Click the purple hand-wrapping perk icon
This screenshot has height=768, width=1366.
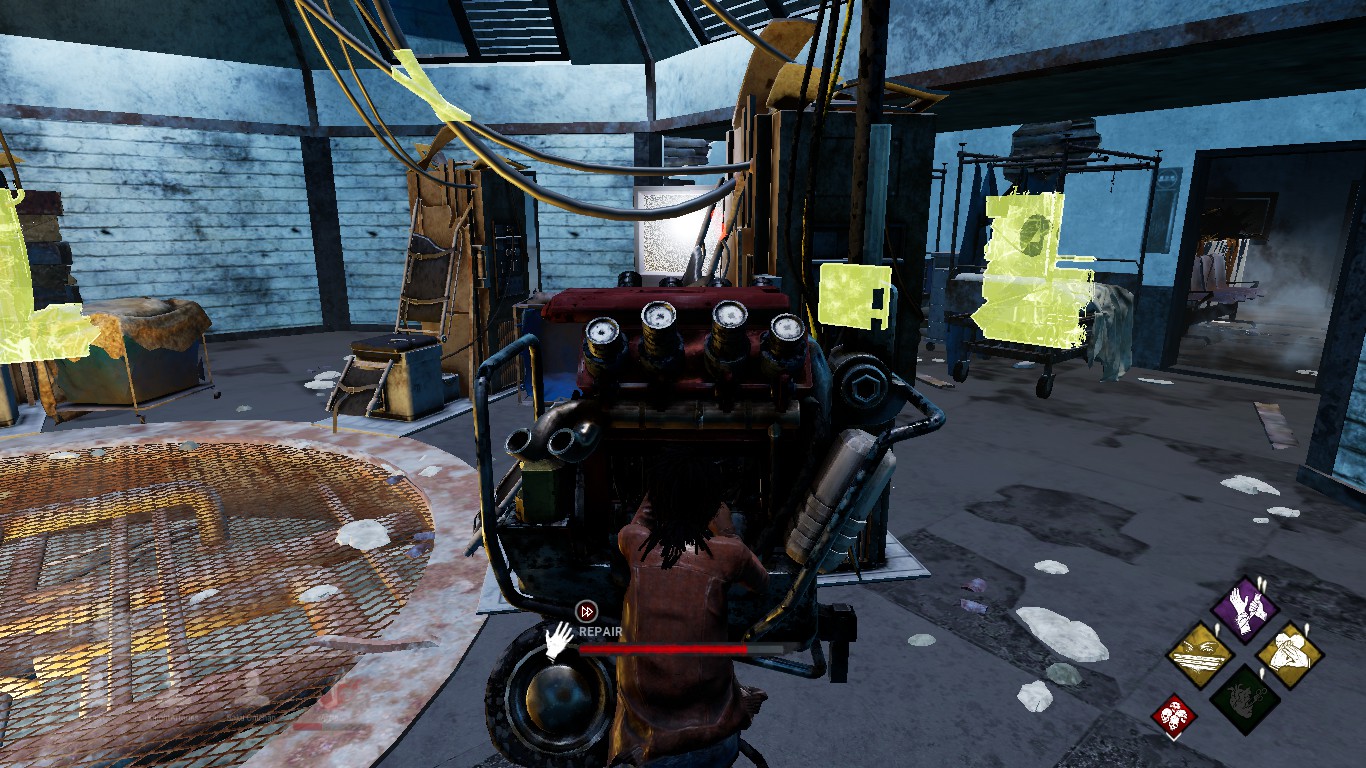coord(1244,607)
